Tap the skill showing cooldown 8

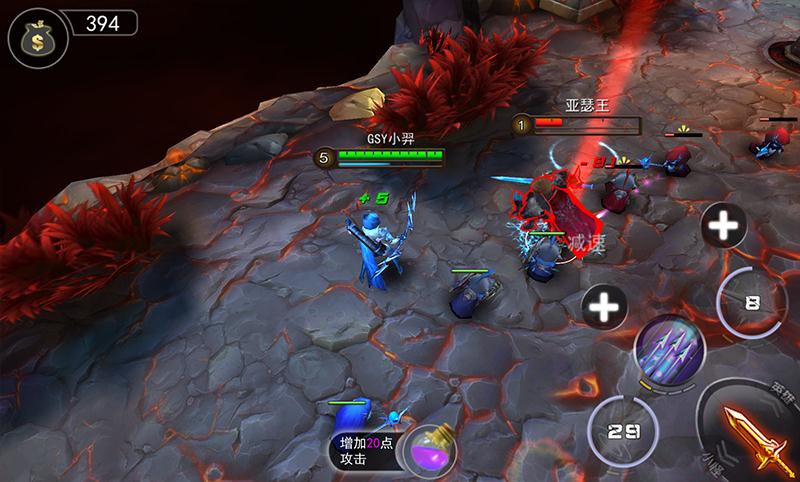[x=753, y=301]
